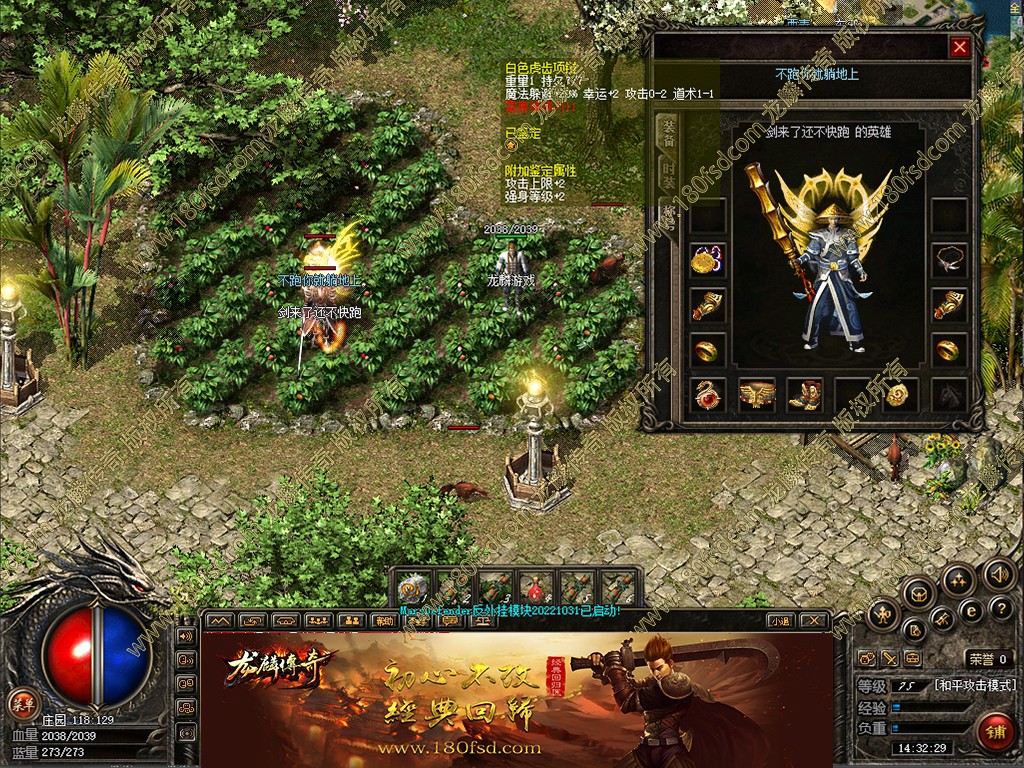The height and width of the screenshot is (768, 1024).
Task: Inspect the swan amulet with red gem
Action: 708,395
